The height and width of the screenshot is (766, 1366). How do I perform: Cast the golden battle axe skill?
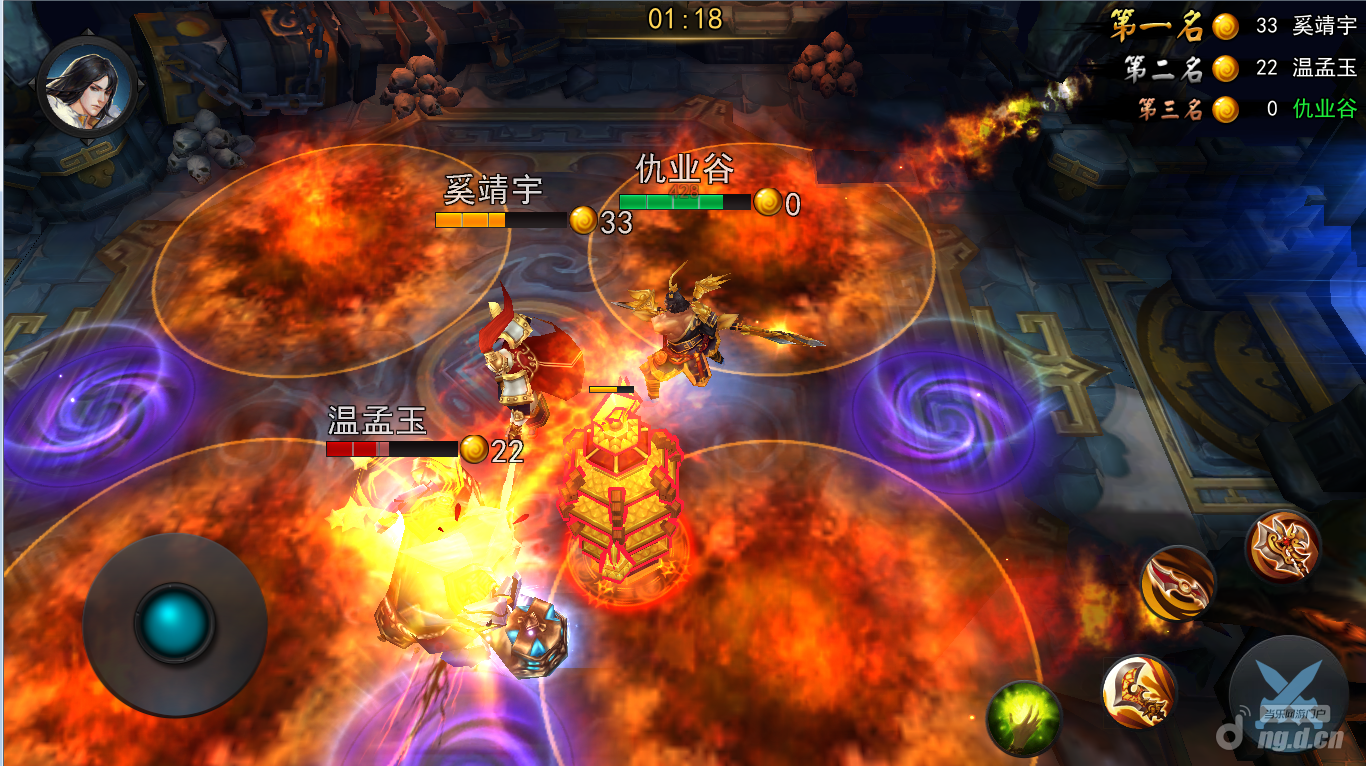pyautogui.click(x=1282, y=546)
